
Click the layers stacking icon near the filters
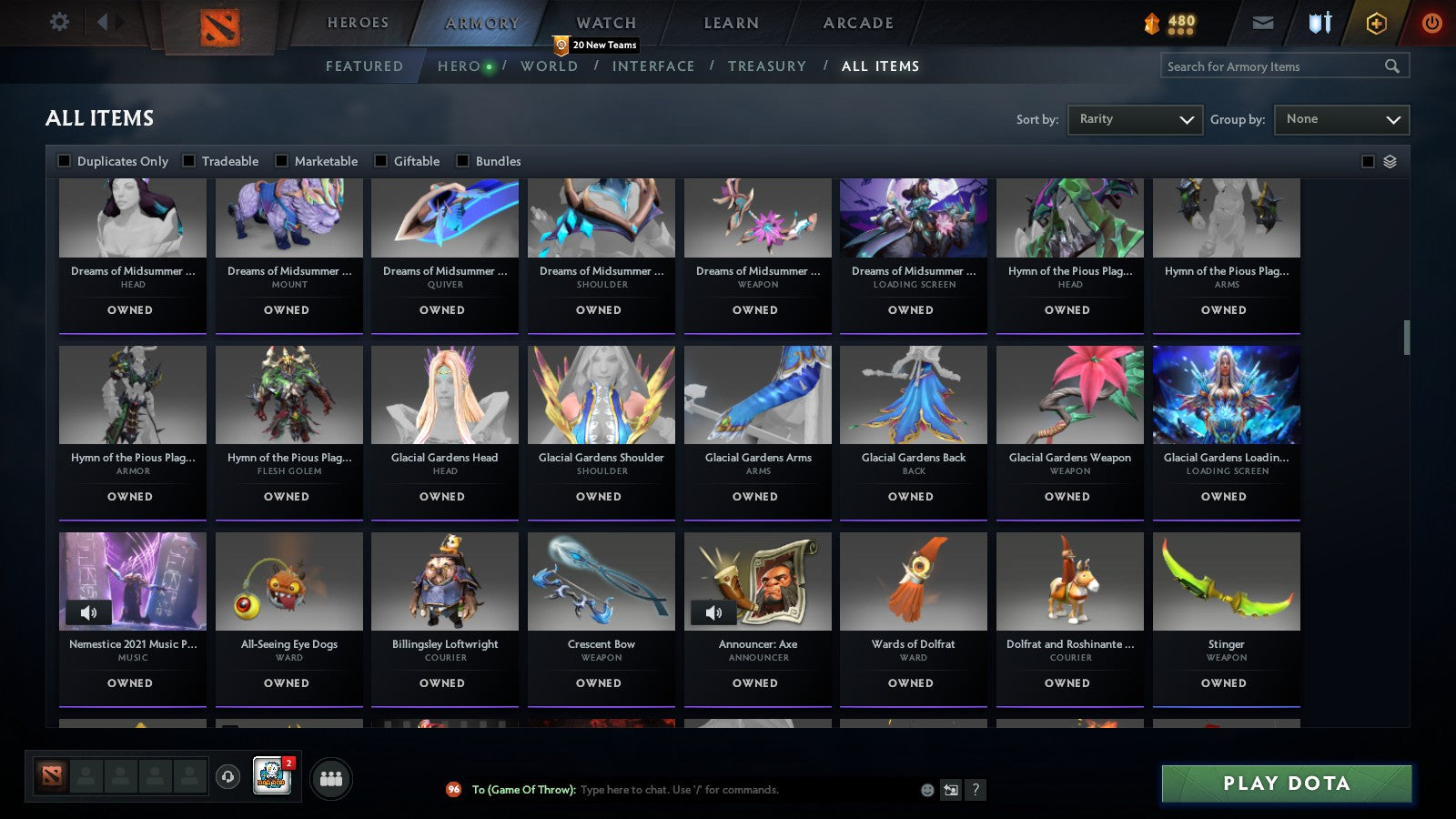(x=1388, y=161)
